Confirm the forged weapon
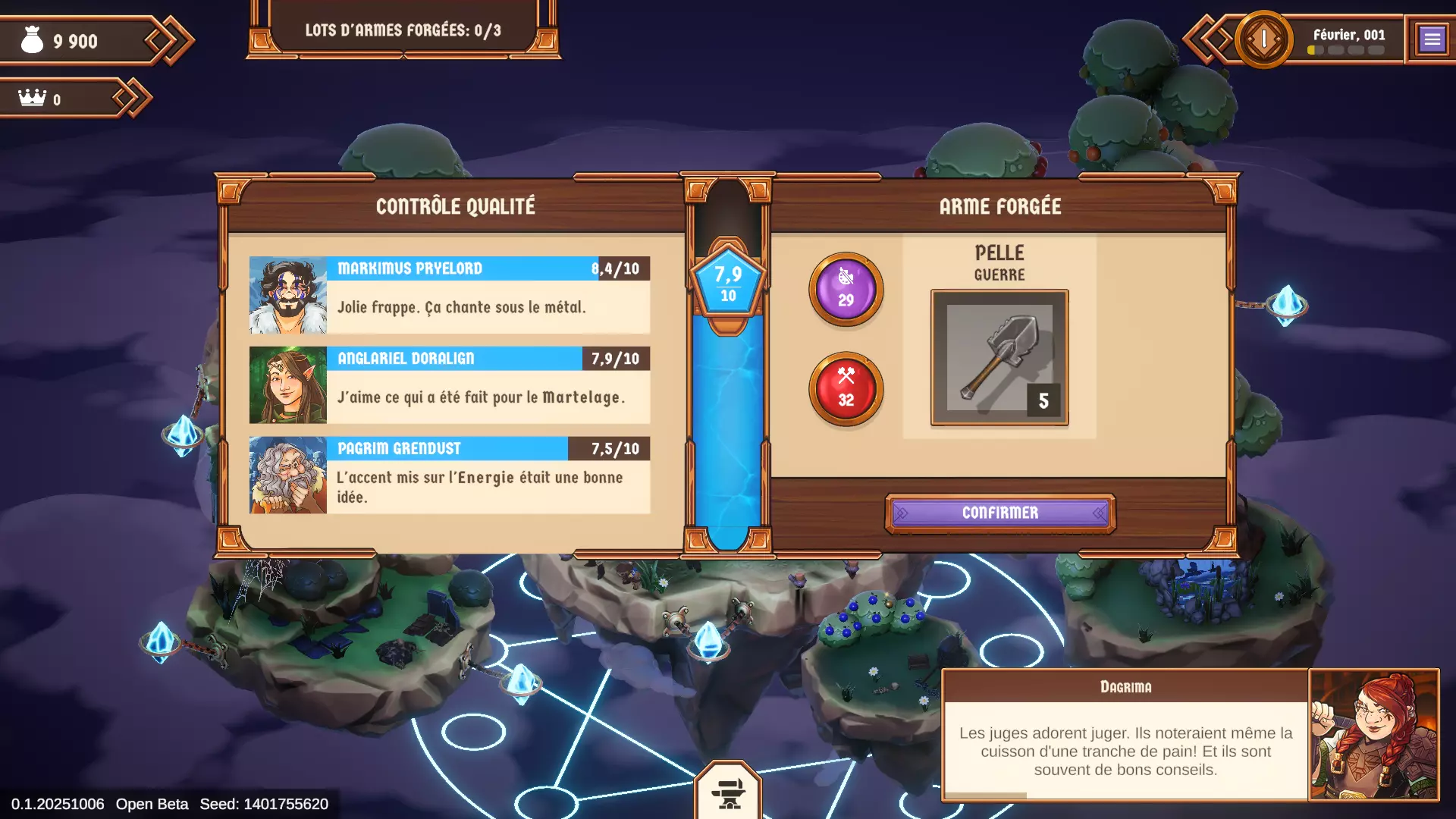 tap(999, 513)
